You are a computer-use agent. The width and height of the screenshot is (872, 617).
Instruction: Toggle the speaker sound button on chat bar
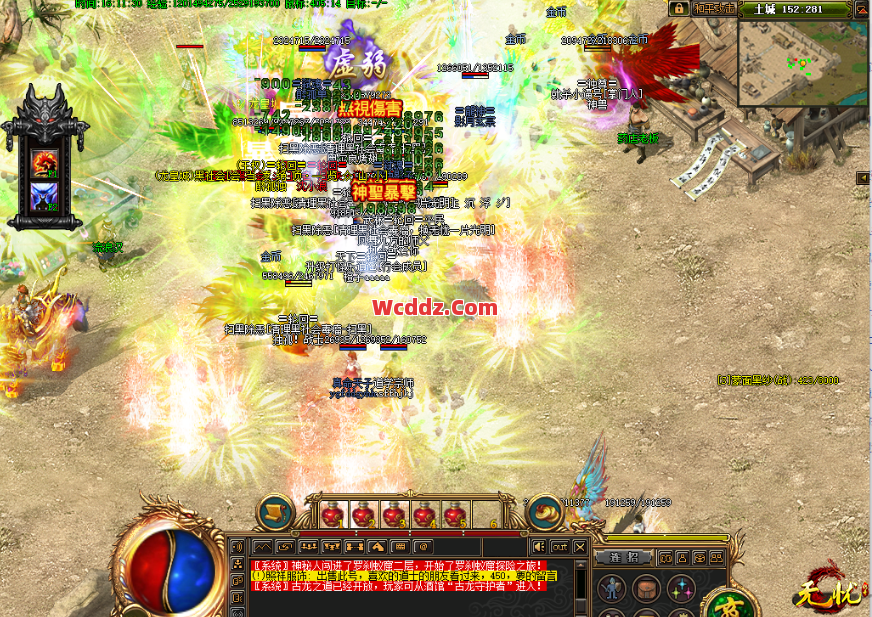pyautogui.click(x=539, y=547)
